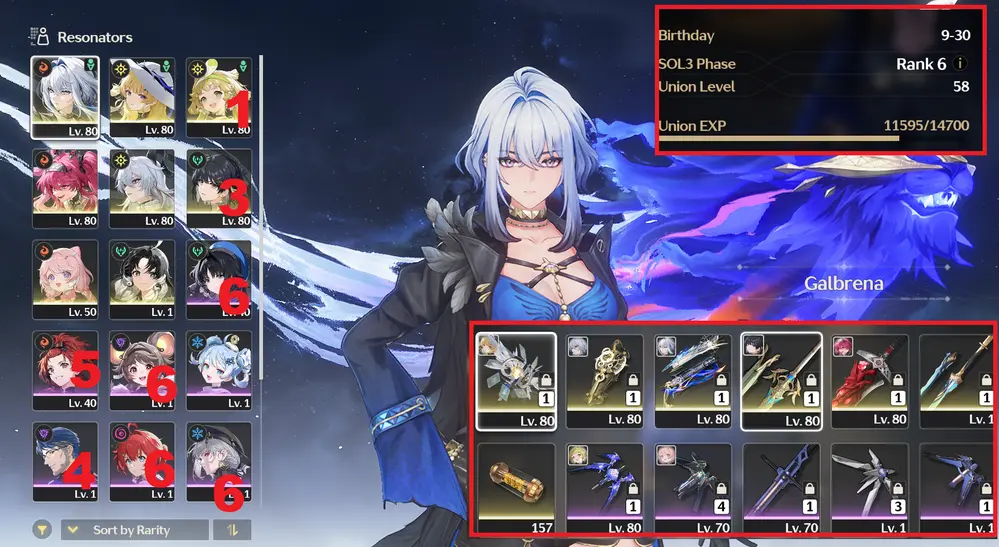The image size is (999, 547).
Task: Select the grey-haired Lv. 80 spectro resonator
Action: tap(142, 188)
